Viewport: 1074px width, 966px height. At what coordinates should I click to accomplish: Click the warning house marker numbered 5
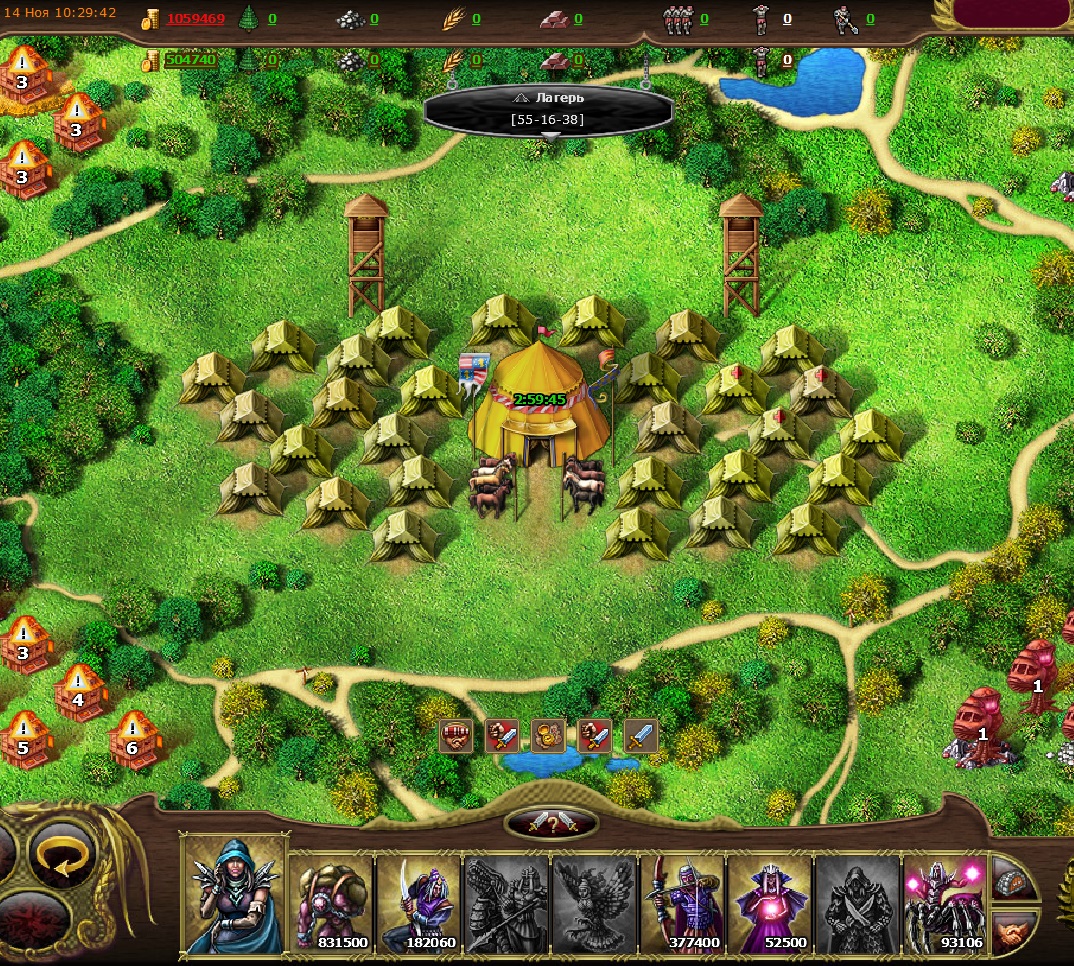pyautogui.click(x=24, y=739)
